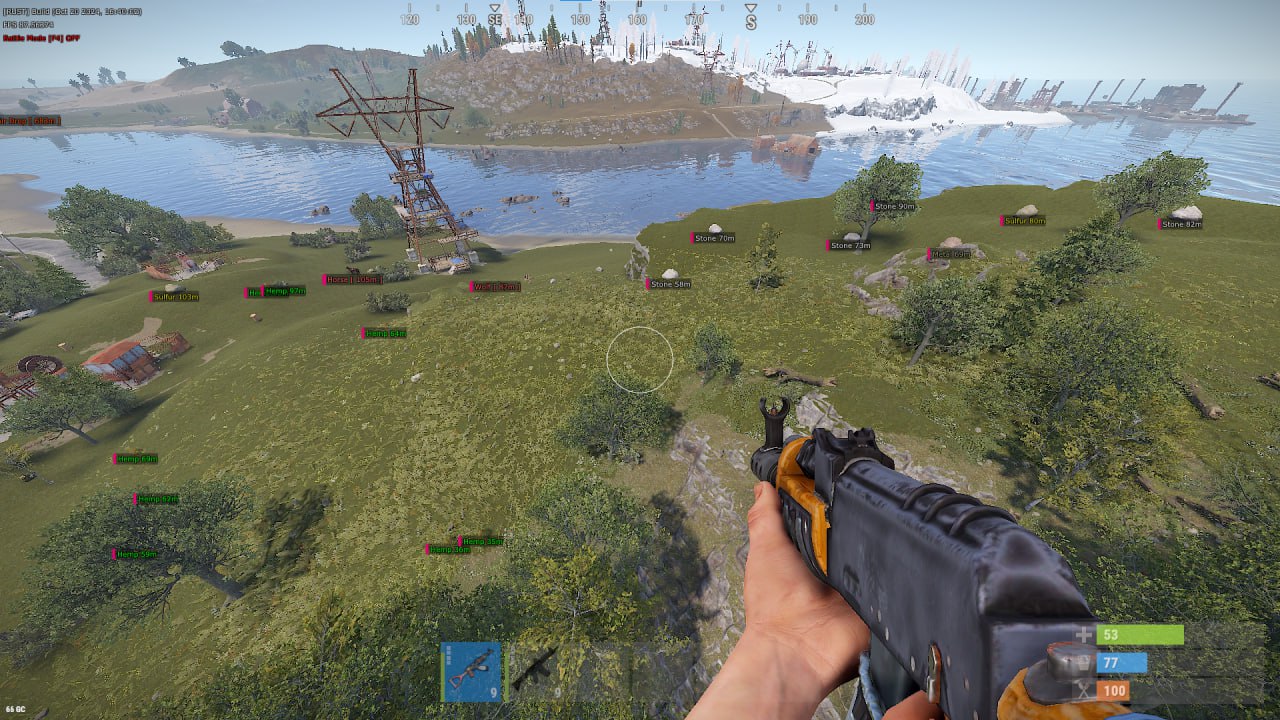Click the pink ESP marker beside the Wolf label

coord(471,287)
